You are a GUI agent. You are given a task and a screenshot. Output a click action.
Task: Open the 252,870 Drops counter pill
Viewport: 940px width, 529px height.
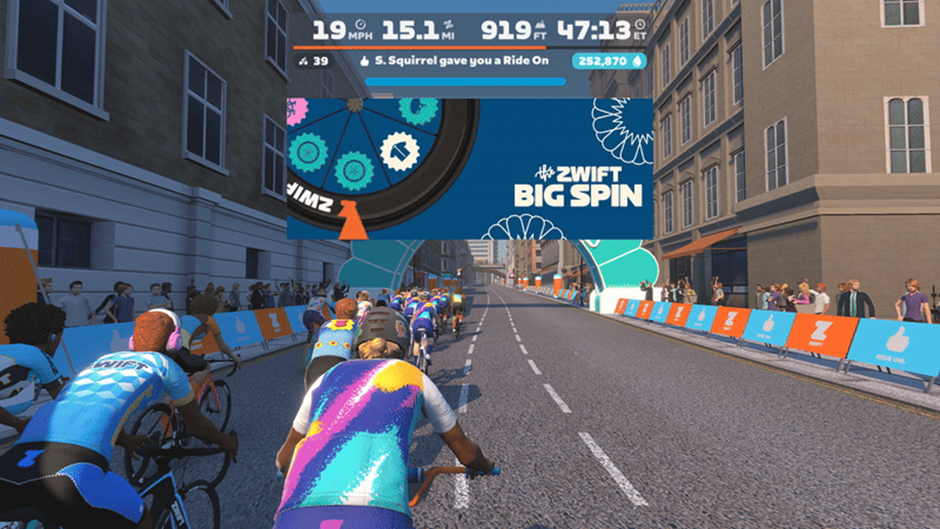point(608,61)
